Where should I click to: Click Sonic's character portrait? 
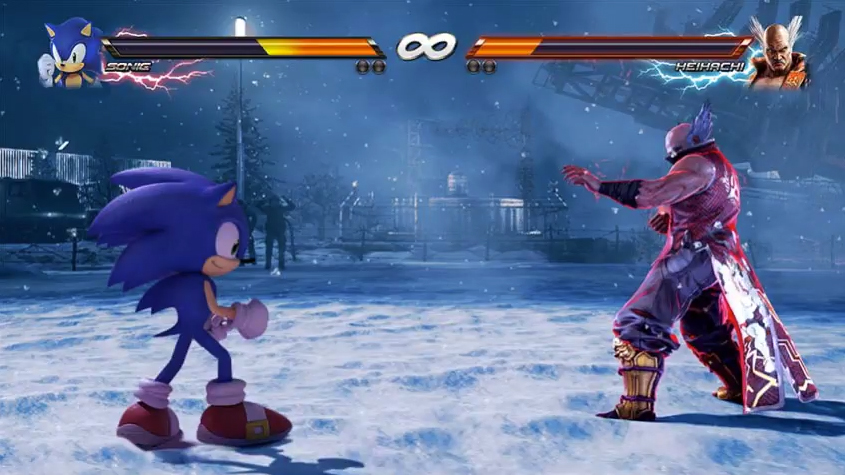[71, 53]
